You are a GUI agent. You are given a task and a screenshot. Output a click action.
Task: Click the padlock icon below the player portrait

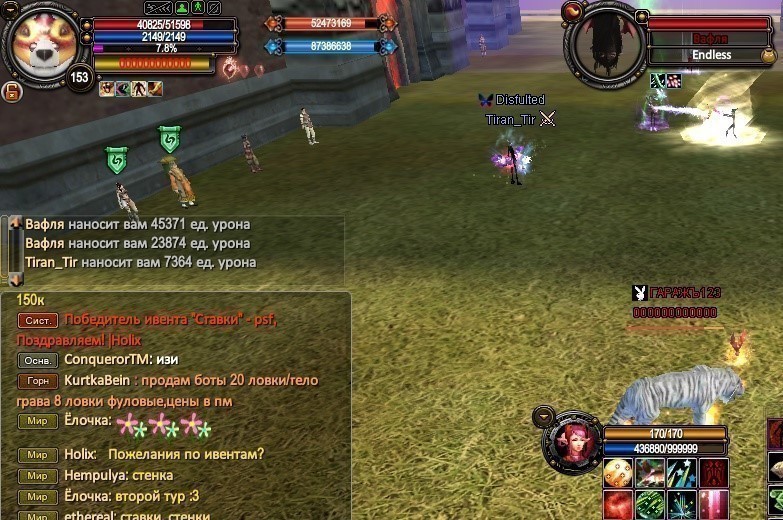(x=13, y=92)
